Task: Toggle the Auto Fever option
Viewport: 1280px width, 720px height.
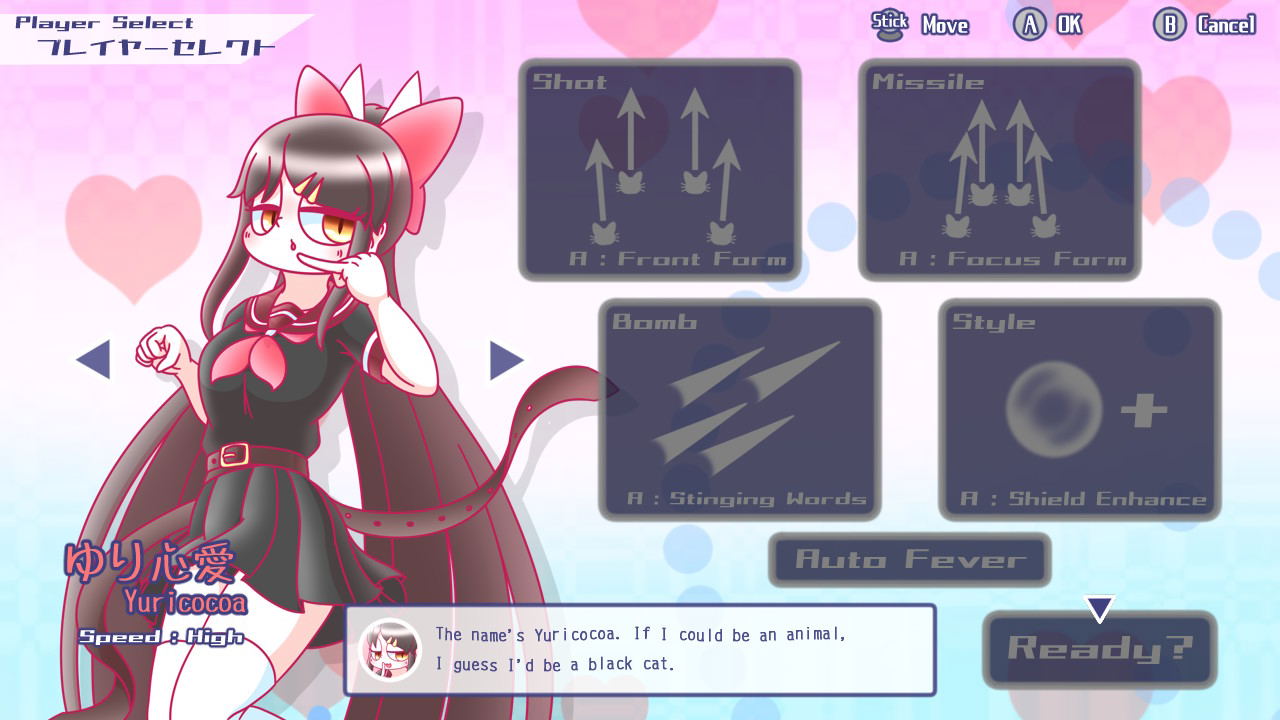Action: pos(908,560)
